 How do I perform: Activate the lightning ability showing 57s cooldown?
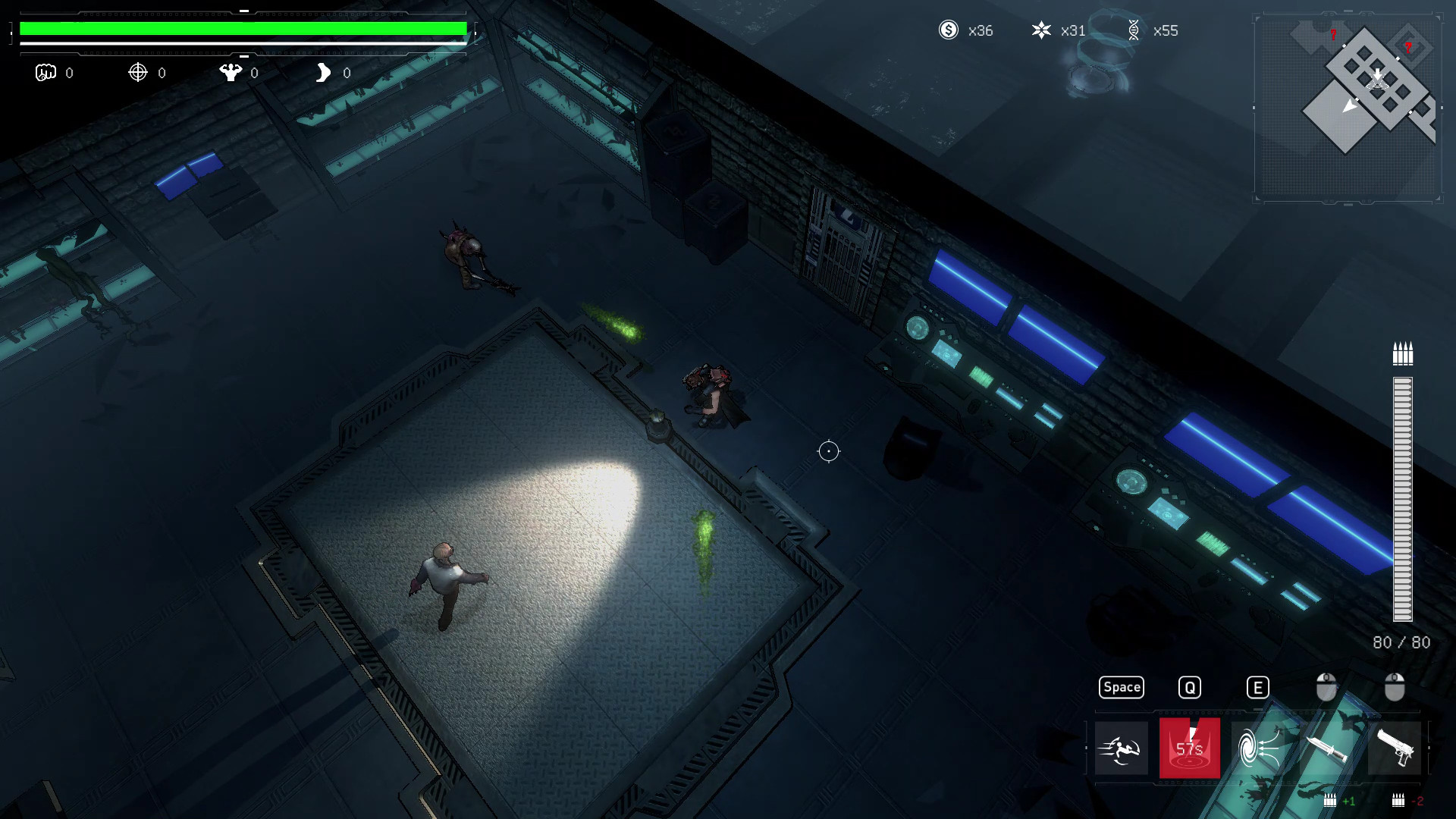pos(1190,748)
